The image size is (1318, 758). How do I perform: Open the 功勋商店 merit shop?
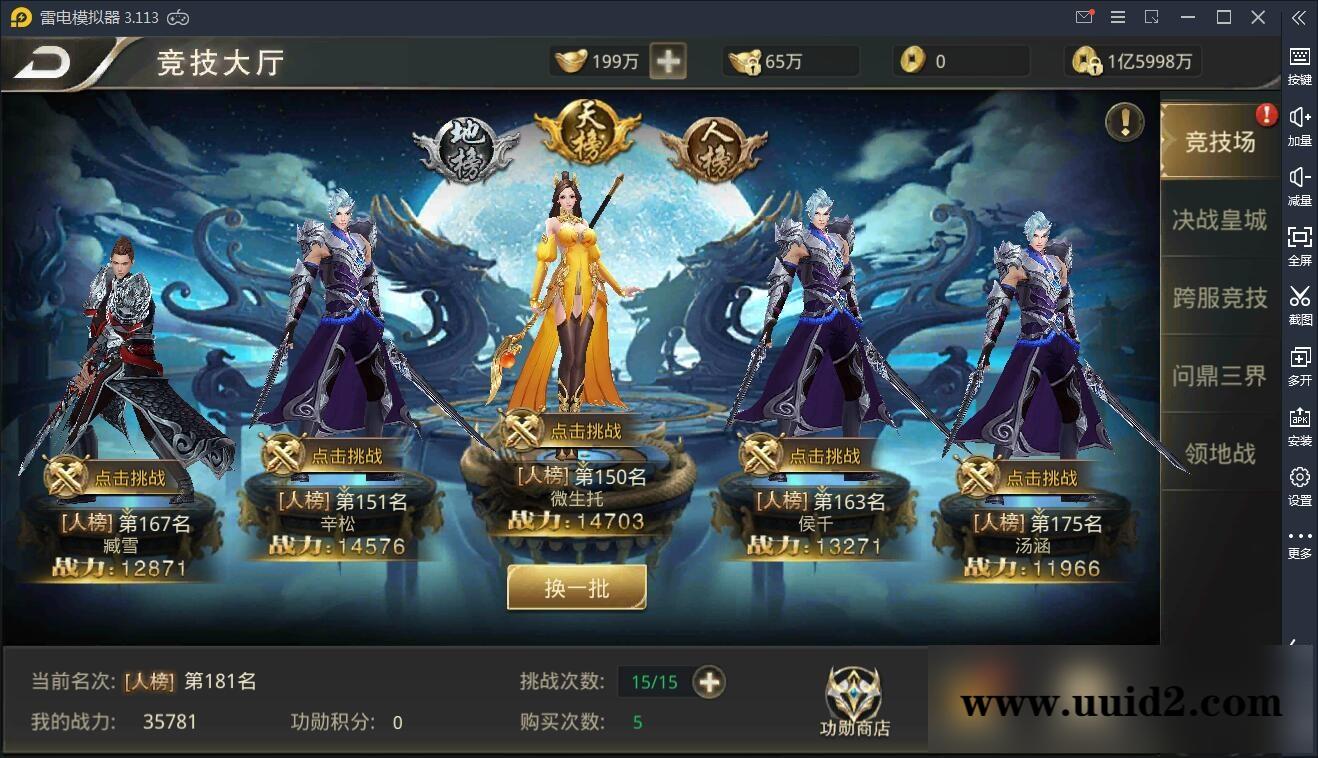pyautogui.click(x=855, y=700)
